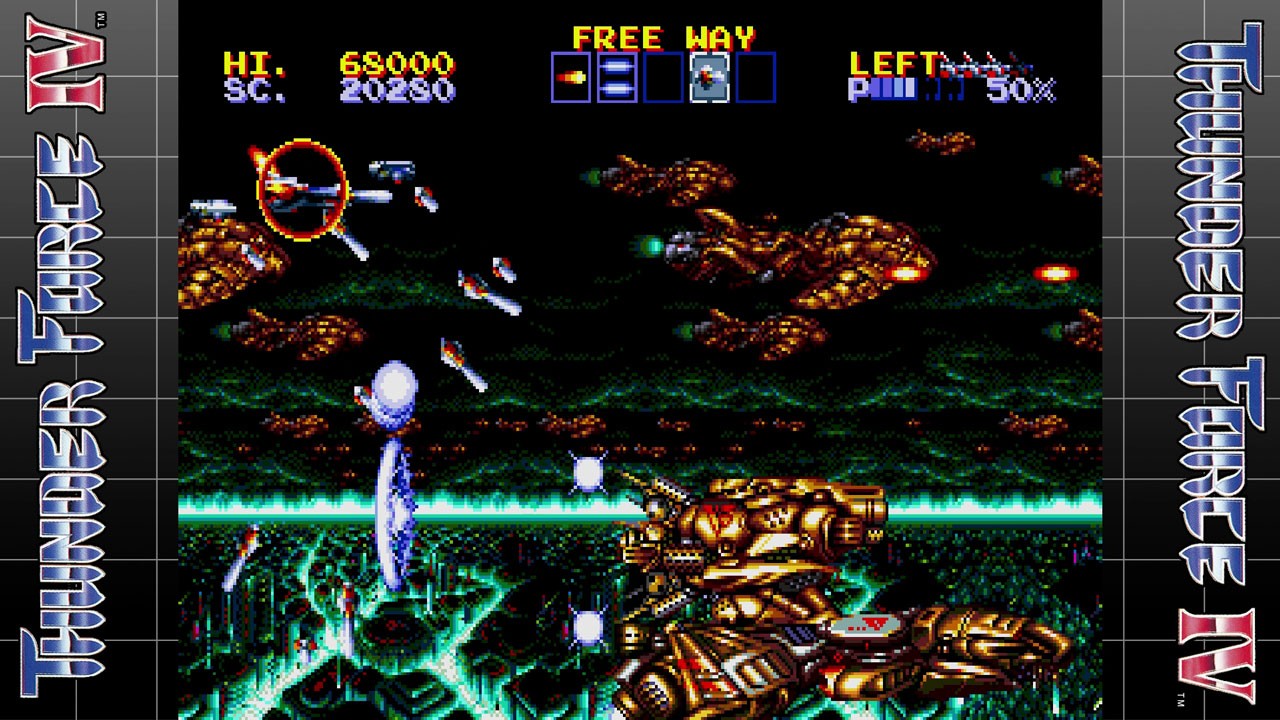Choose the Back Shot twin-beam weapon slot
Viewport: 1280px width, 720px height.
[617, 78]
